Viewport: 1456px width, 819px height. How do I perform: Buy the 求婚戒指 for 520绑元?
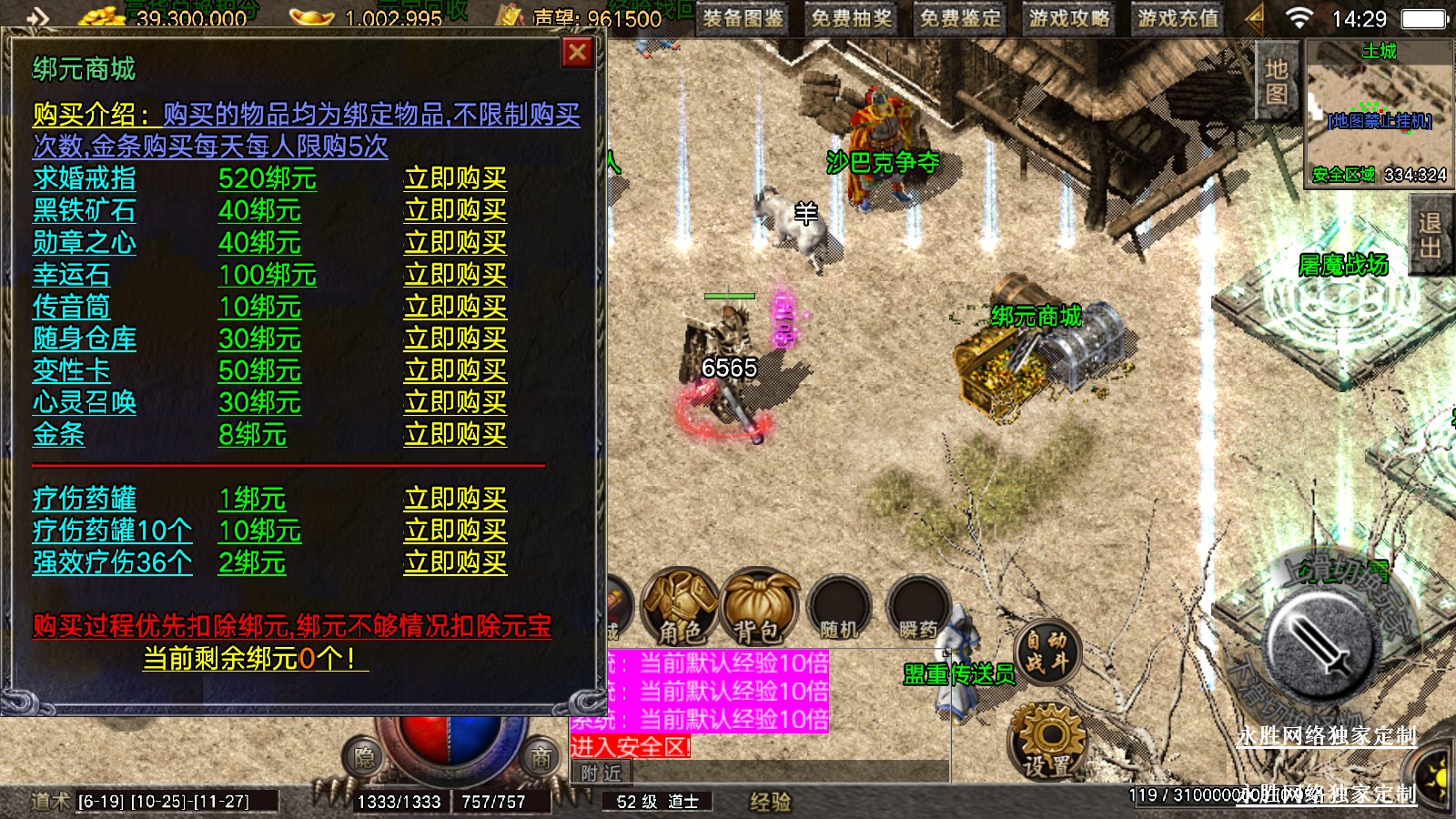[455, 178]
